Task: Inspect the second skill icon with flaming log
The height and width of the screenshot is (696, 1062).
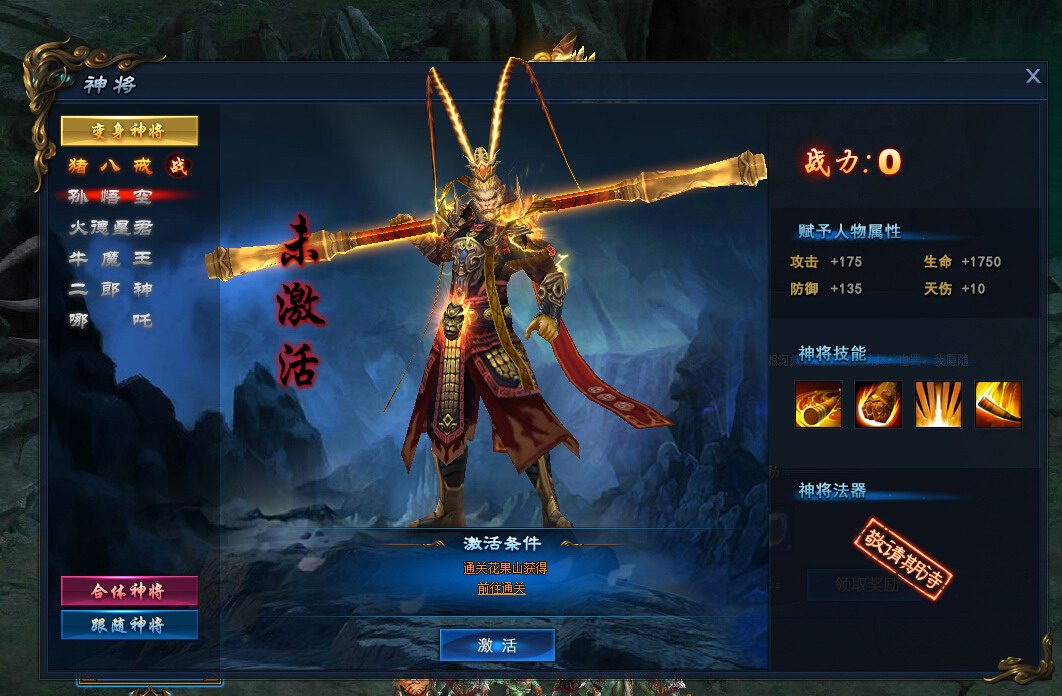Action: click(878, 404)
